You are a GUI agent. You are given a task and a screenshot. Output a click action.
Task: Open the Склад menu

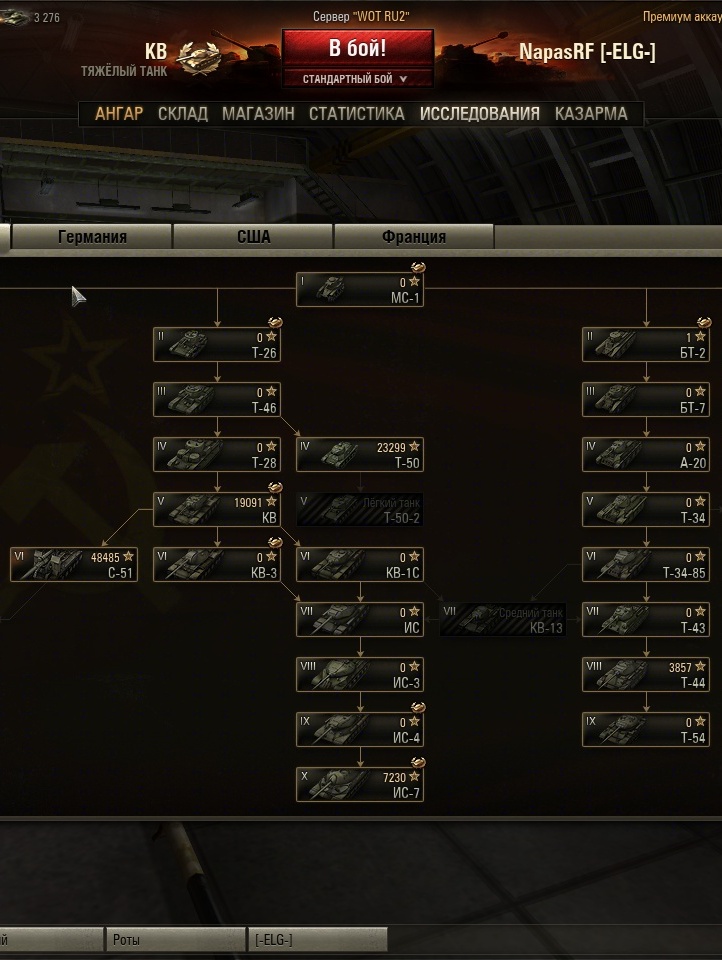pyautogui.click(x=183, y=114)
